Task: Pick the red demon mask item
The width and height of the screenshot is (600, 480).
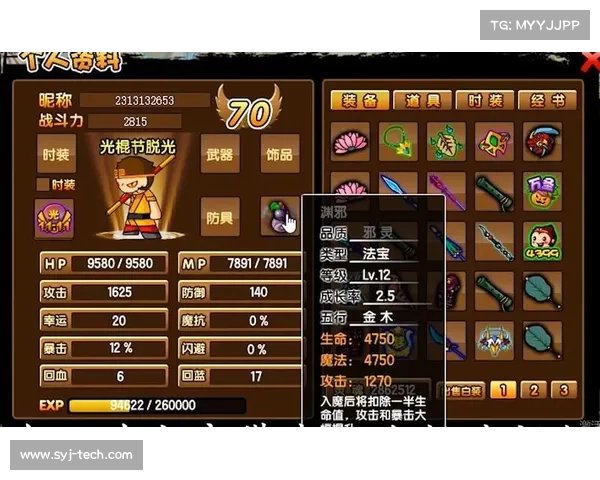Action: point(542,141)
